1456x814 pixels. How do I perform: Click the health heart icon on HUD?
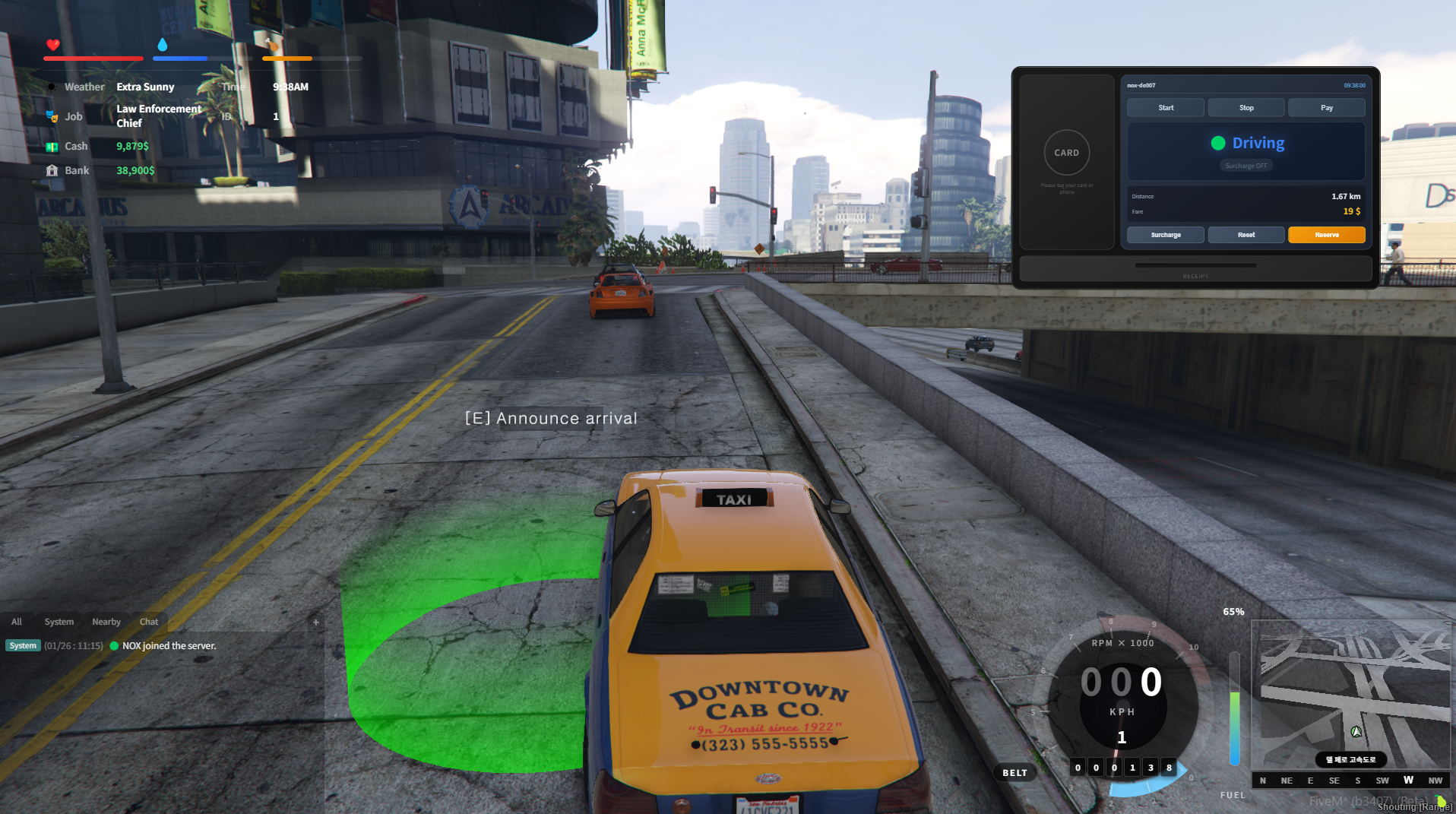pyautogui.click(x=52, y=46)
